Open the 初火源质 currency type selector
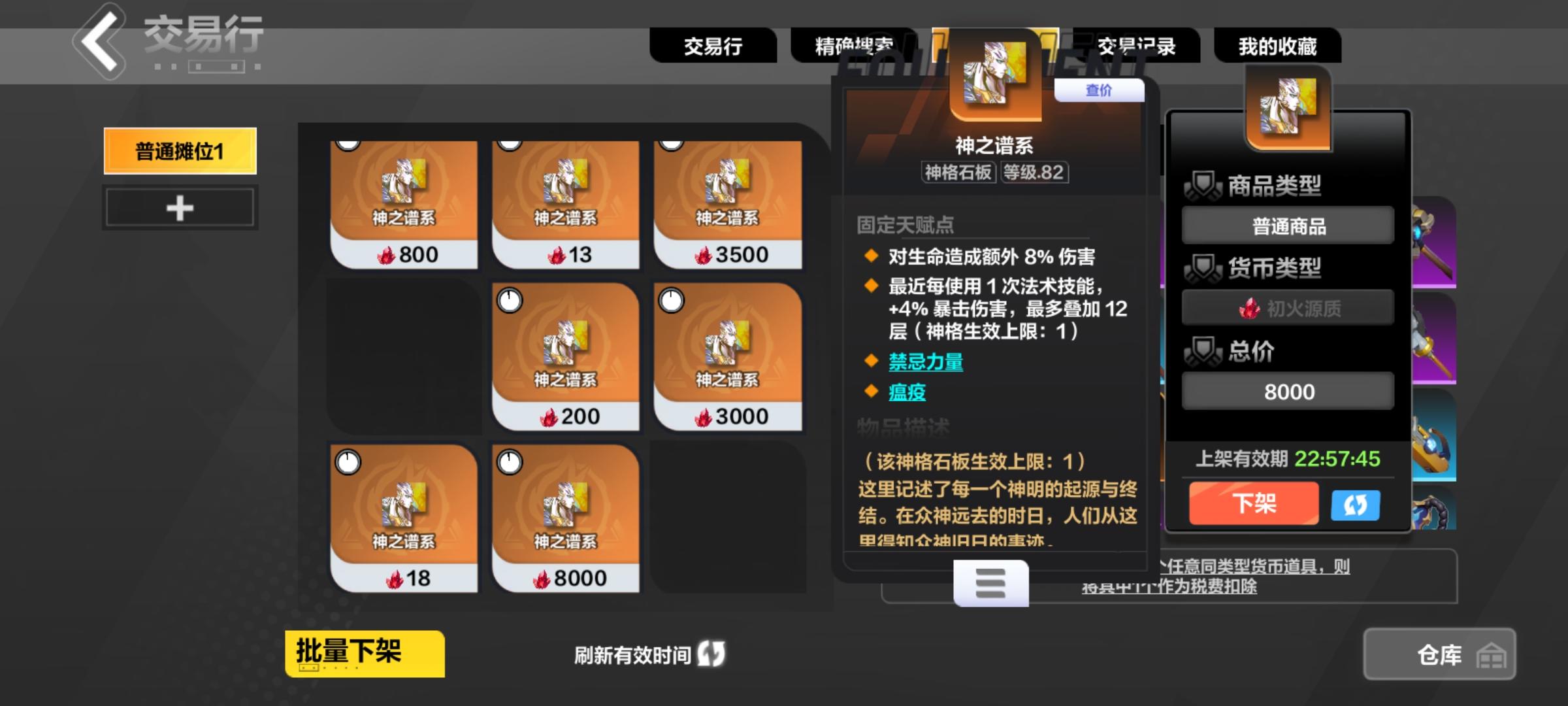Viewport: 1568px width, 706px height. (1287, 307)
